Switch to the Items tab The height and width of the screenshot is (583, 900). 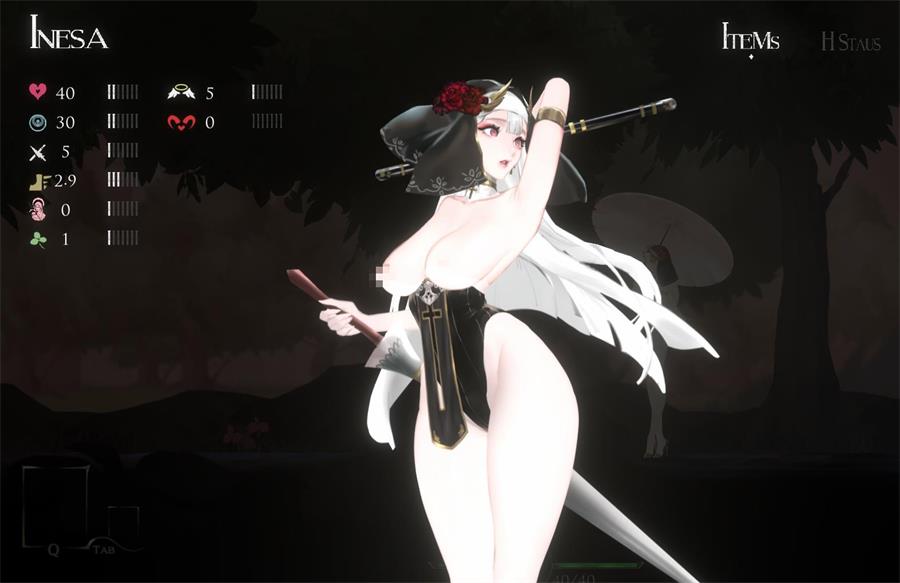(x=750, y=40)
